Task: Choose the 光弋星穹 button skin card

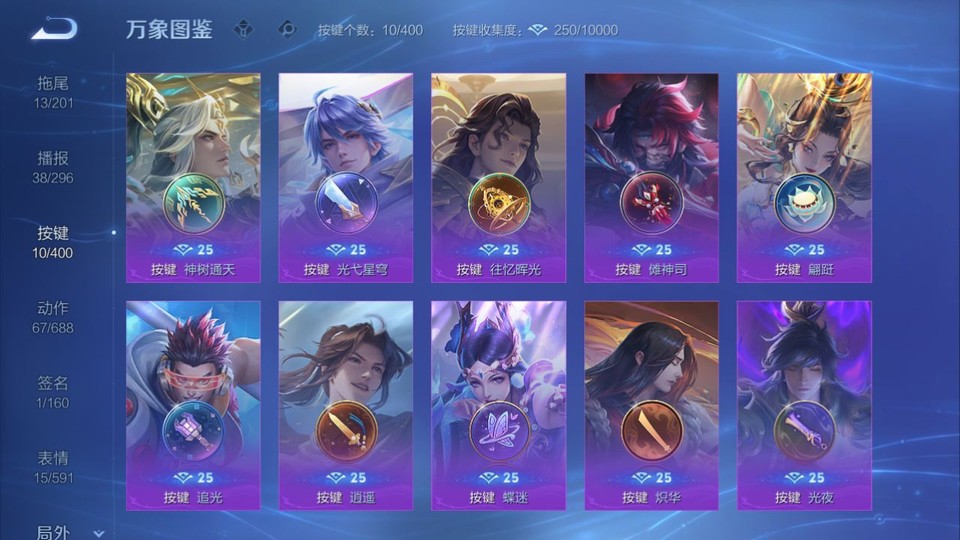Action: pos(346,177)
